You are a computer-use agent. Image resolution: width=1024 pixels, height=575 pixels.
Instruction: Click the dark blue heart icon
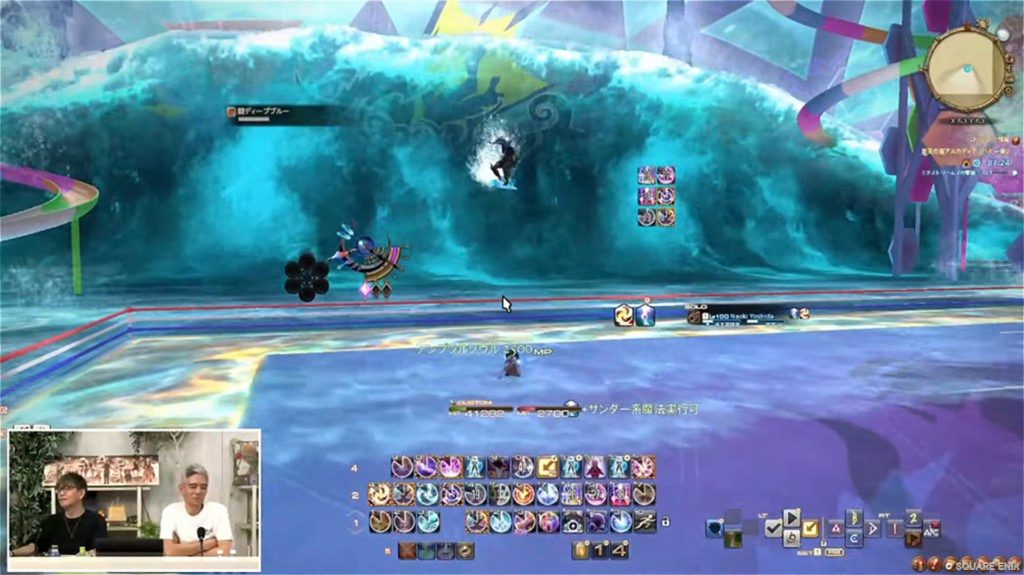[714, 528]
